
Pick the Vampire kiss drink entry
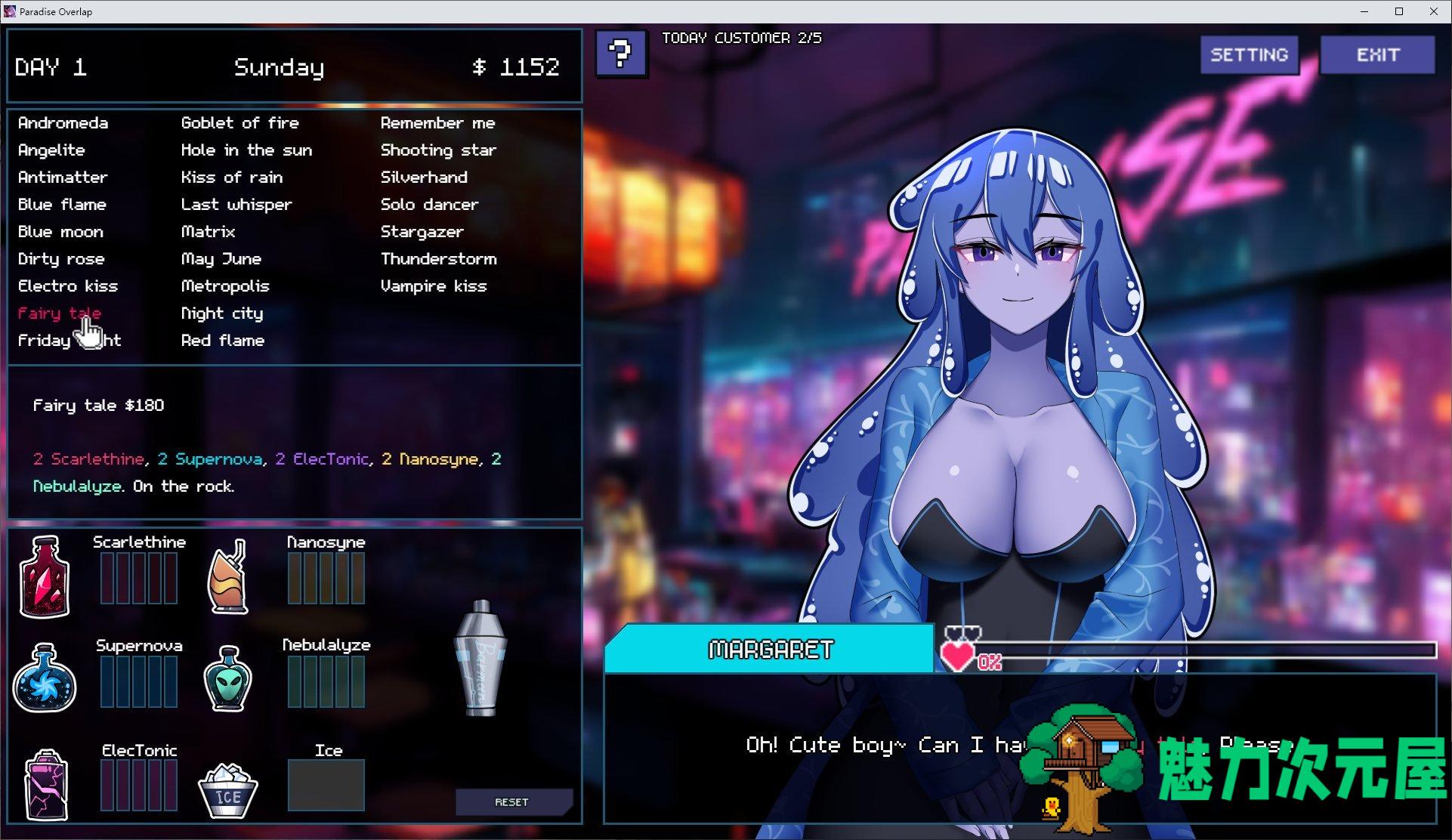coord(434,286)
